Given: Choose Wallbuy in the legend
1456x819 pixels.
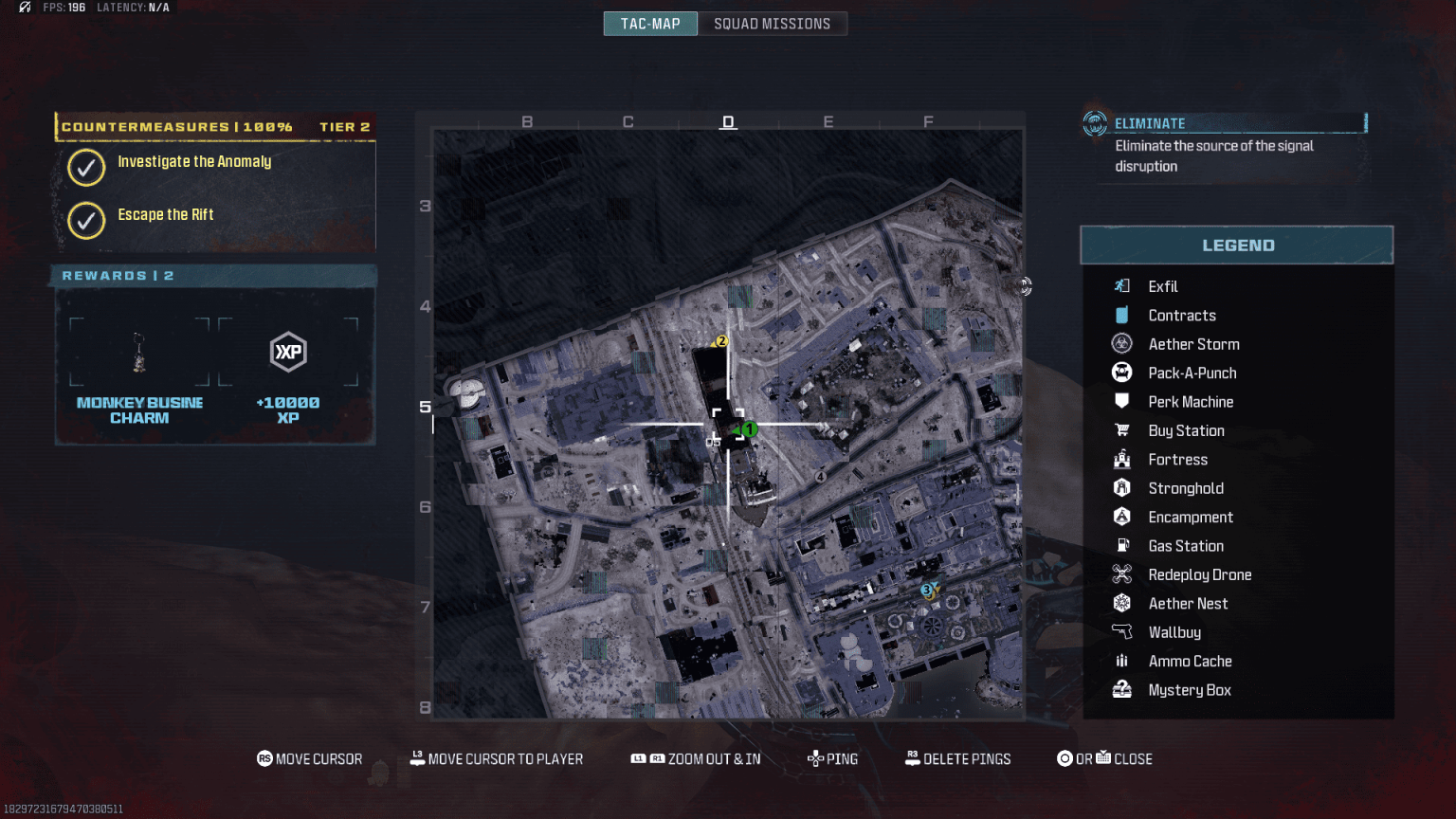Looking at the screenshot, I should [x=1174, y=632].
